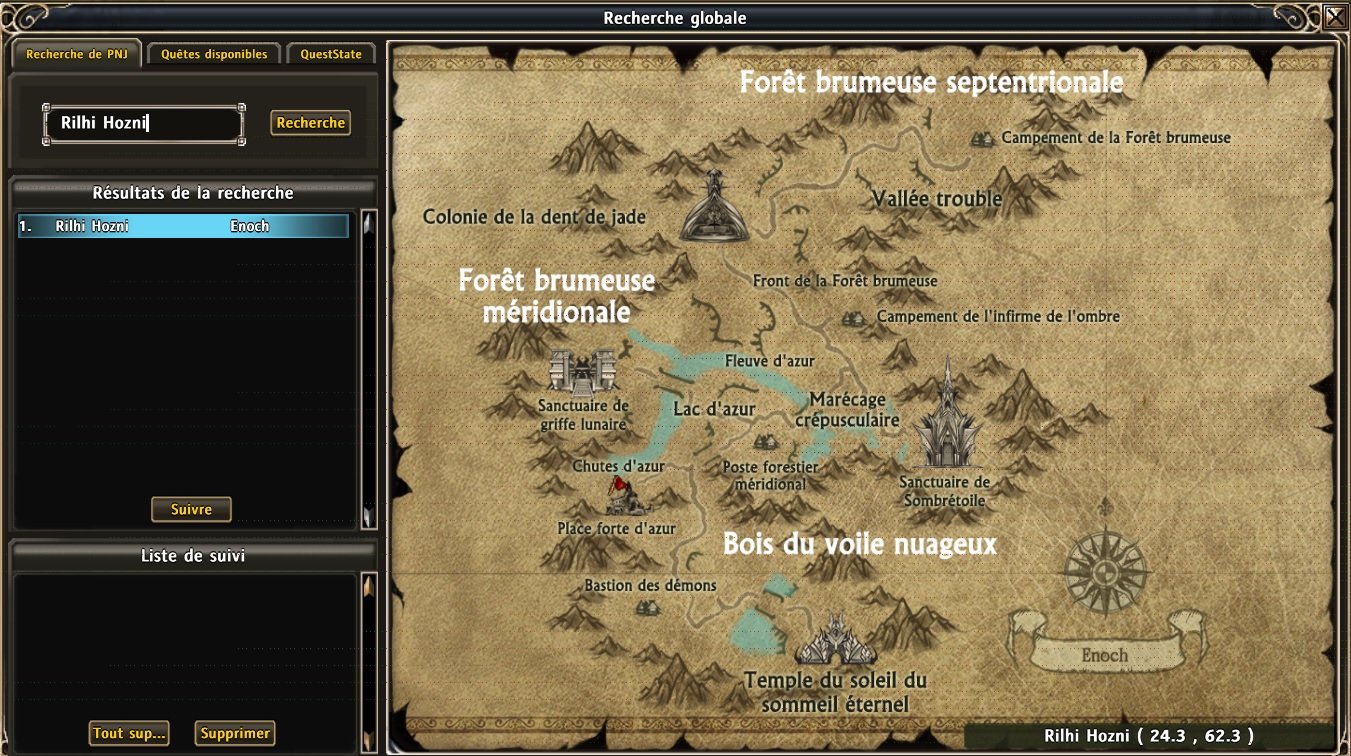
Task: Select the Rilhi Hozni search result
Action: coord(183,226)
